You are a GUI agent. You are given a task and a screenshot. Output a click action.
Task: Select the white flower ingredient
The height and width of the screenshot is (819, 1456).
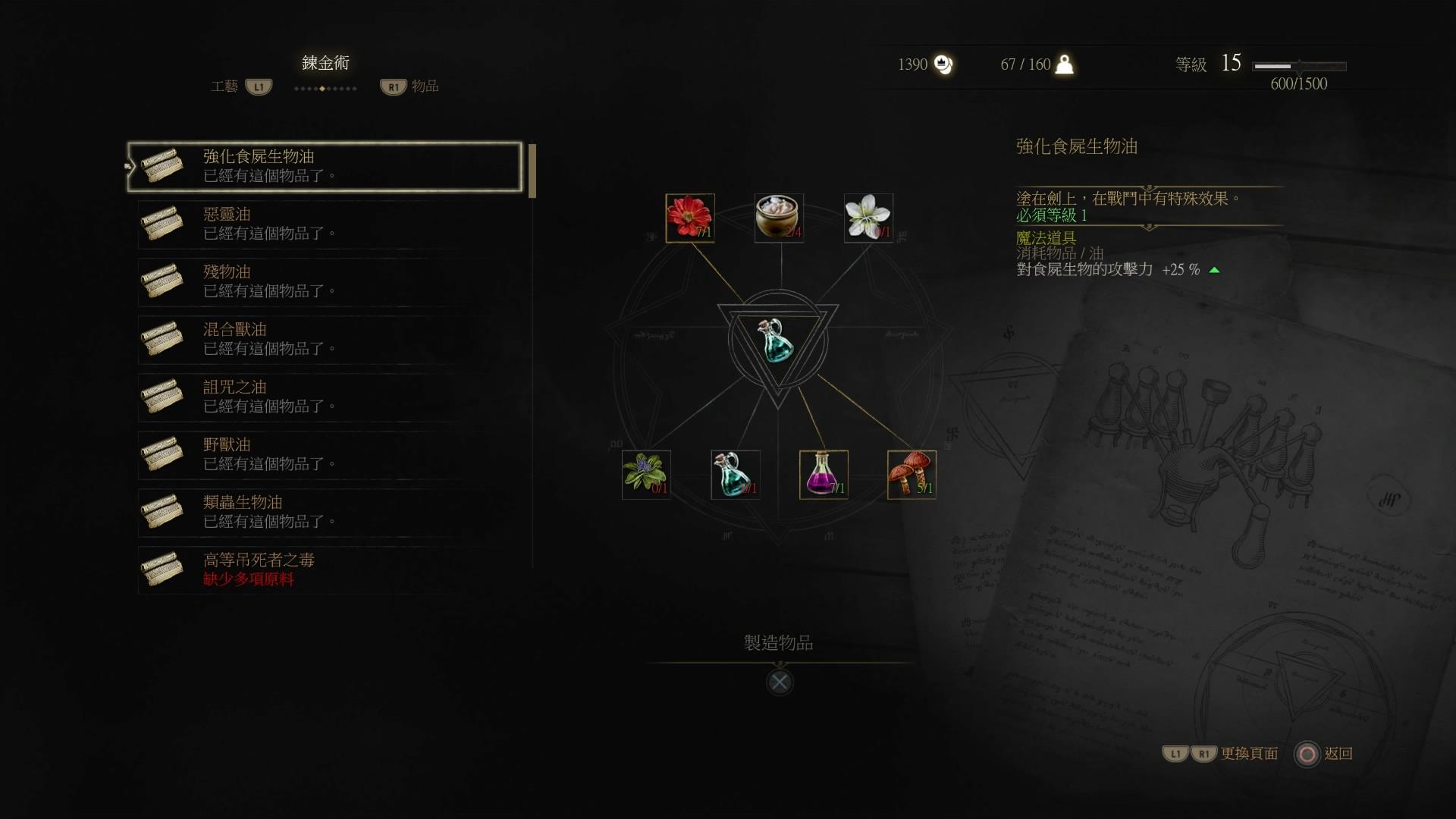click(x=869, y=218)
